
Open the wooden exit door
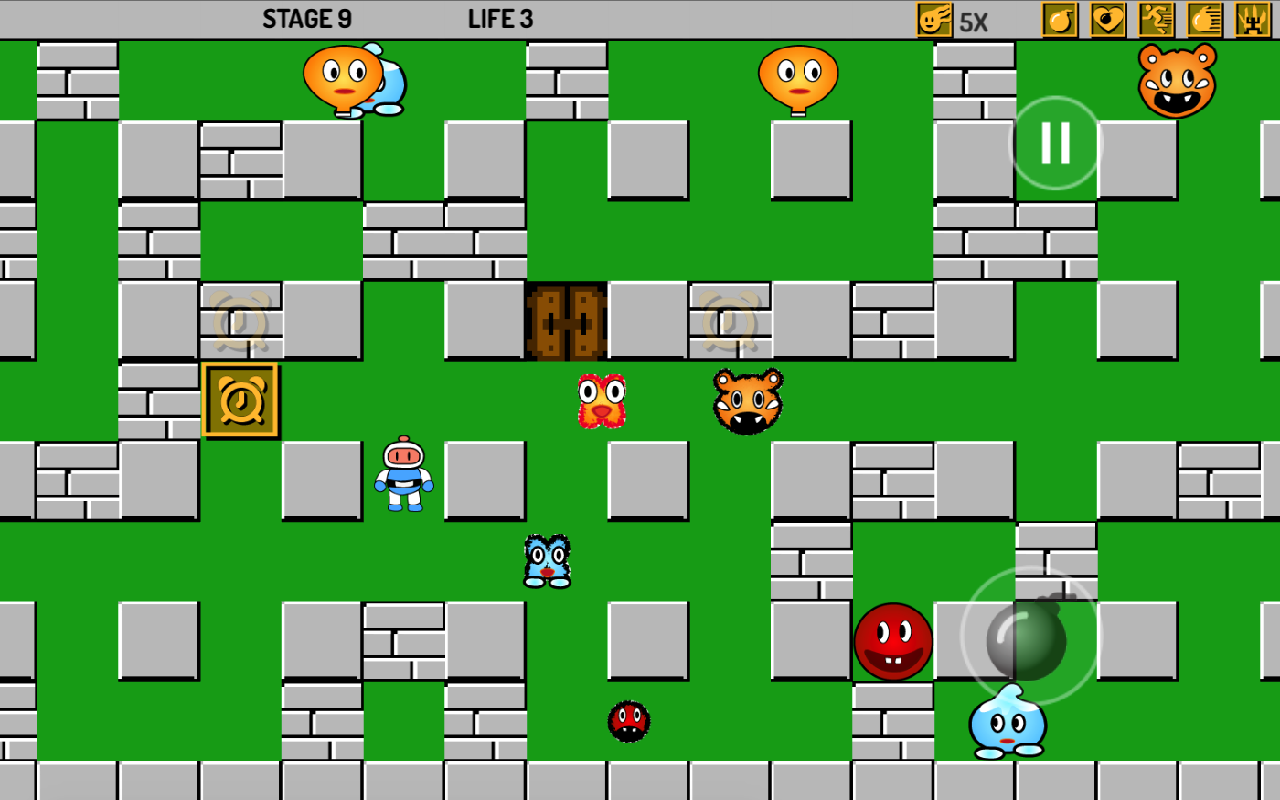pos(563,320)
